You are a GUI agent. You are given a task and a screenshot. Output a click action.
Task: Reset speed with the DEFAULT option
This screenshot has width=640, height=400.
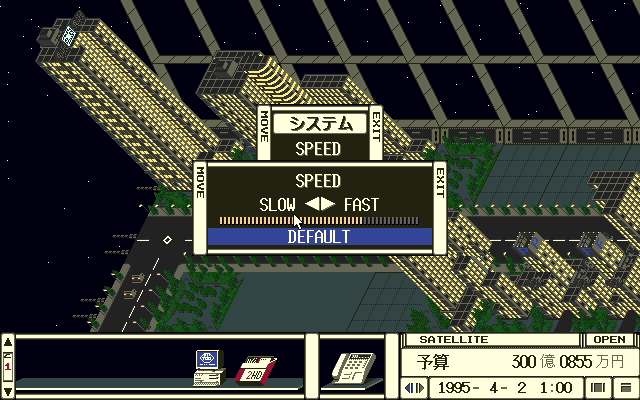tap(319, 237)
